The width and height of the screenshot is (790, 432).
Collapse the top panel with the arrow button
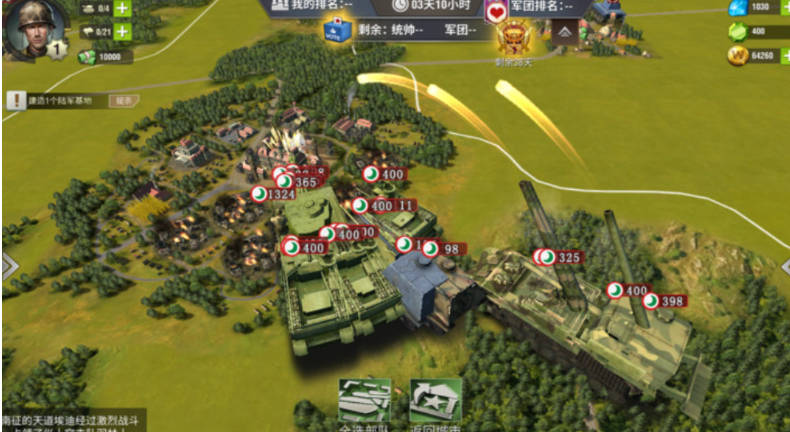566,34
